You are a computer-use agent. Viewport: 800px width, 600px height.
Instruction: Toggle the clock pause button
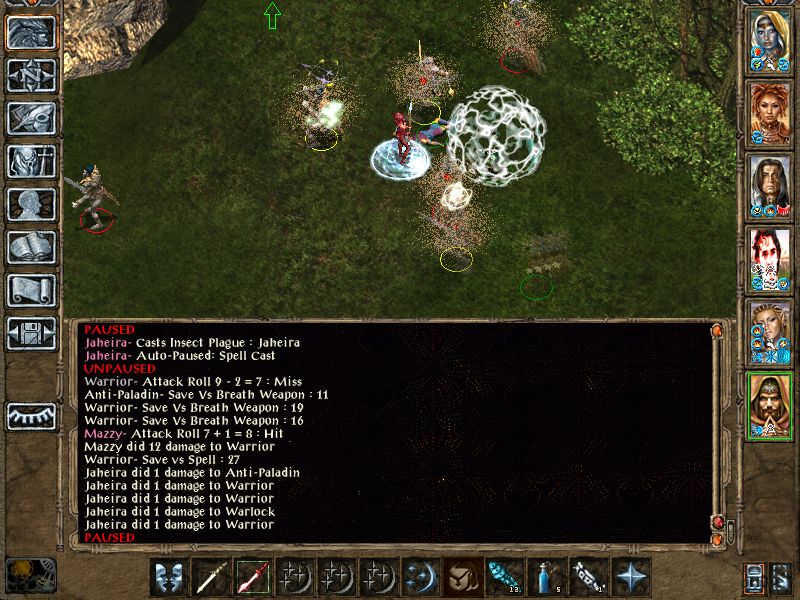pos(30,575)
